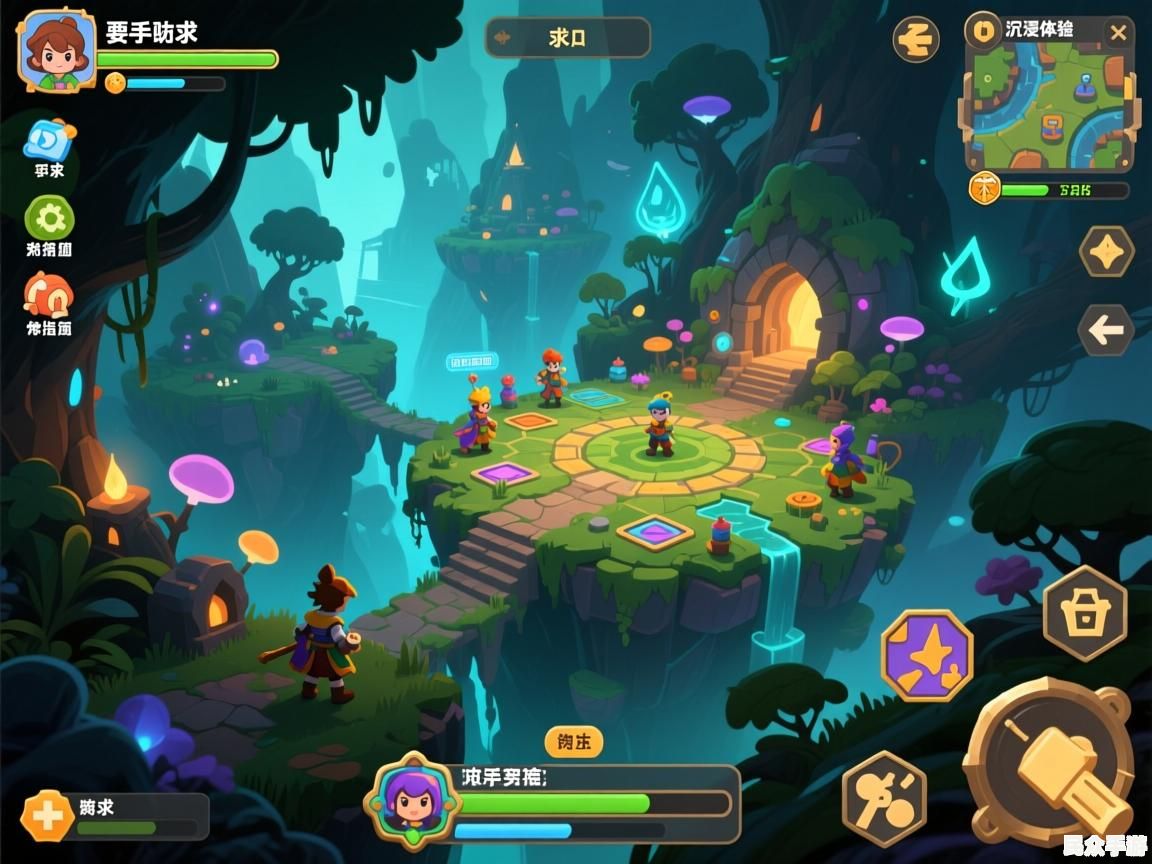Screen dimensions: 1152x864
Task: Open settings with the green gear icon
Action: coord(49,217)
